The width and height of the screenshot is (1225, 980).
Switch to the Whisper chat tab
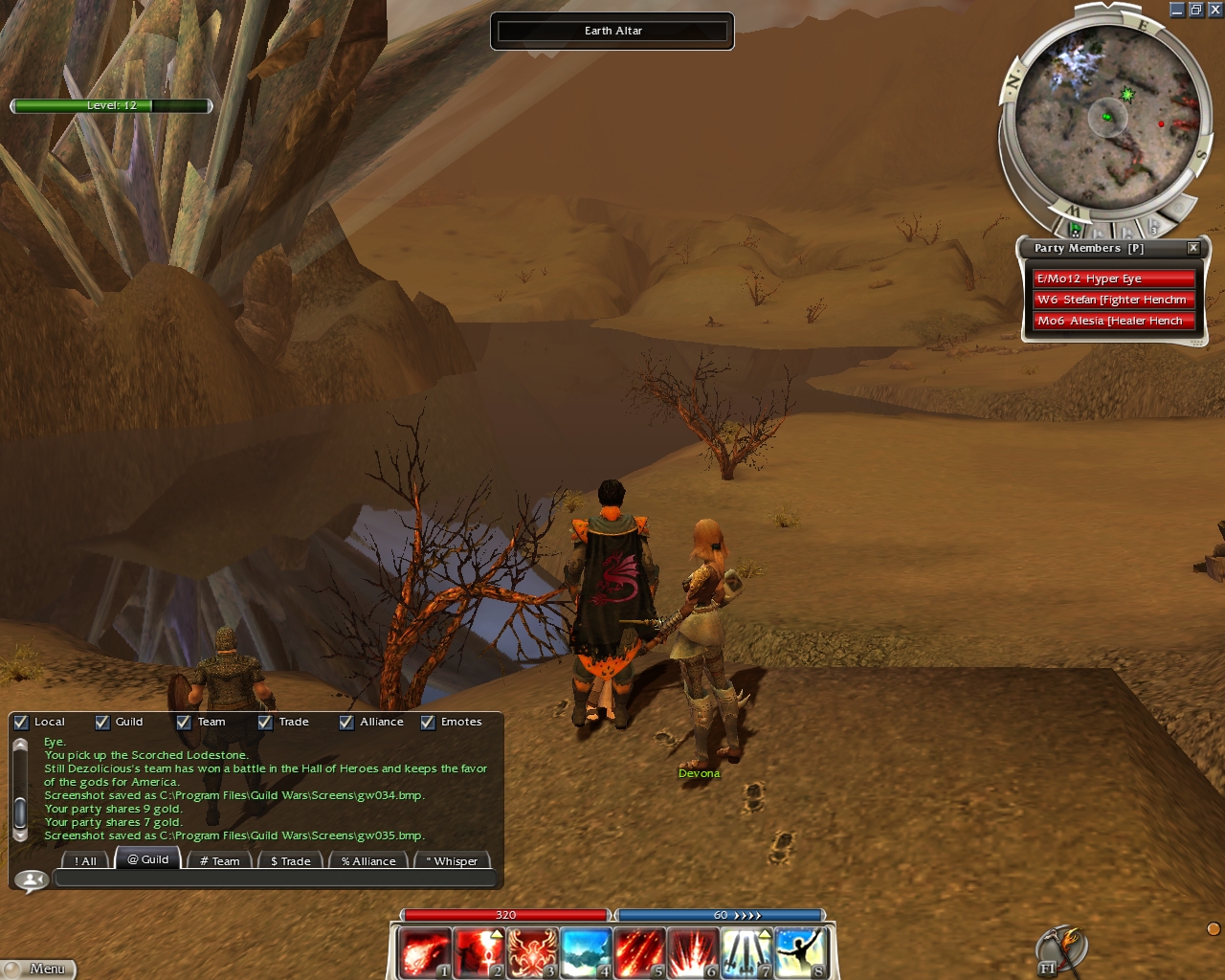[x=452, y=860]
